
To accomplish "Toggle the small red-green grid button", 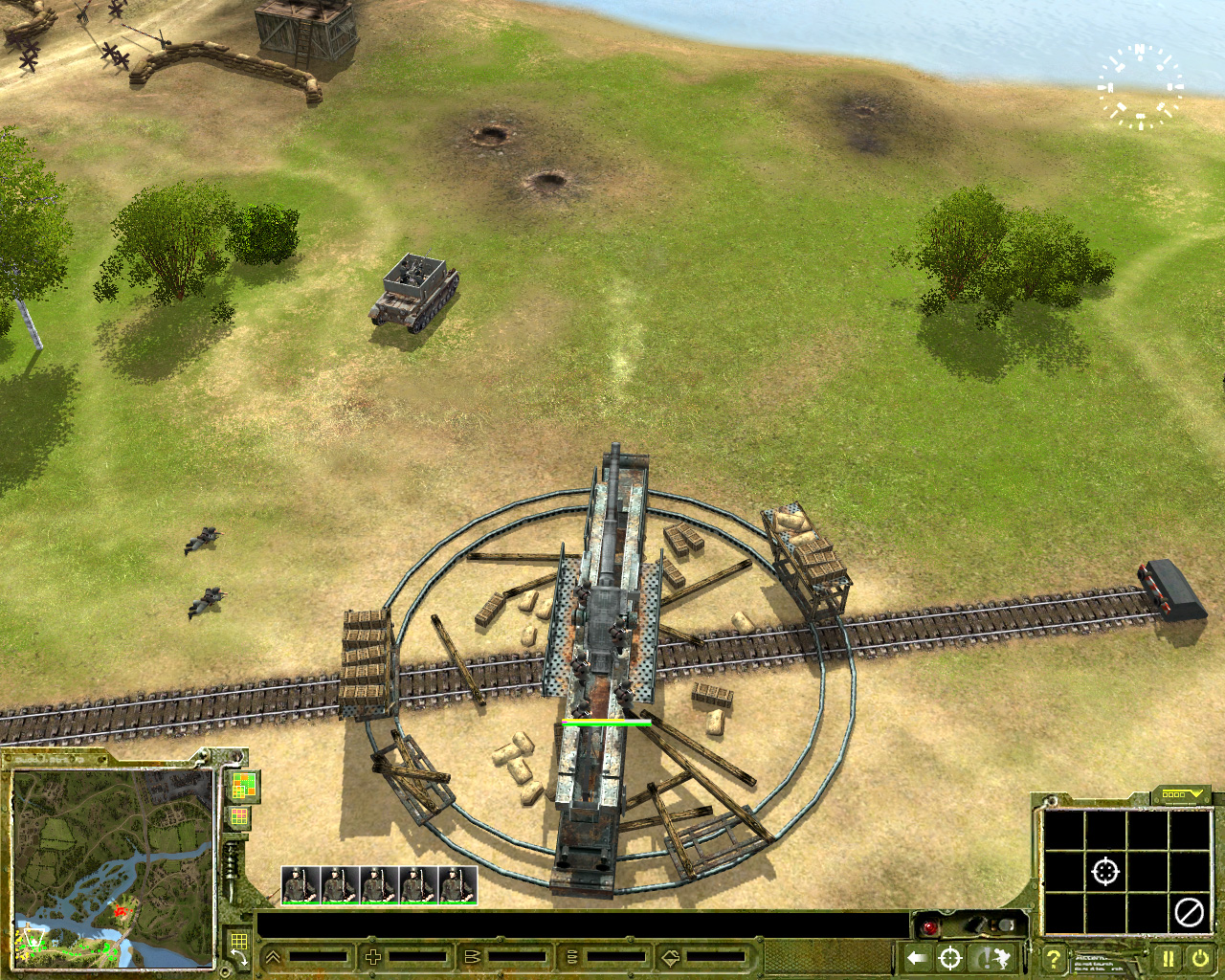I will 237,817.
